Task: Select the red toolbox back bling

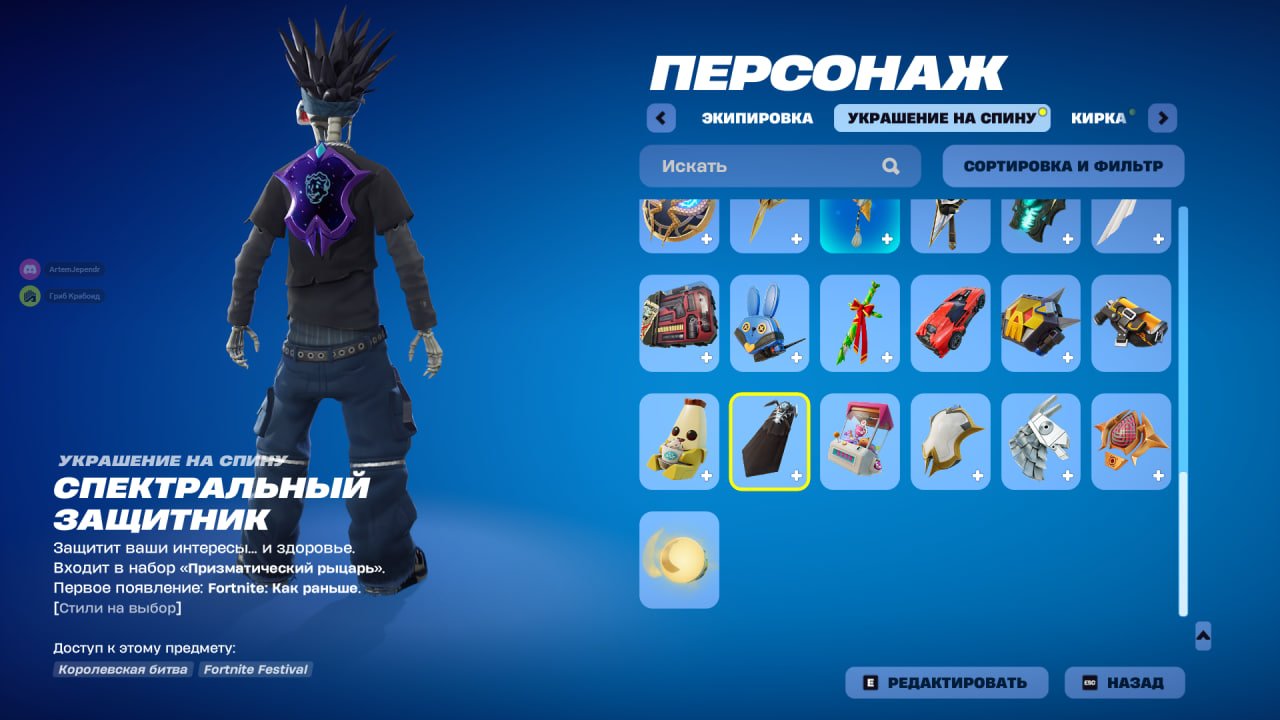Action: pyautogui.click(x=679, y=323)
